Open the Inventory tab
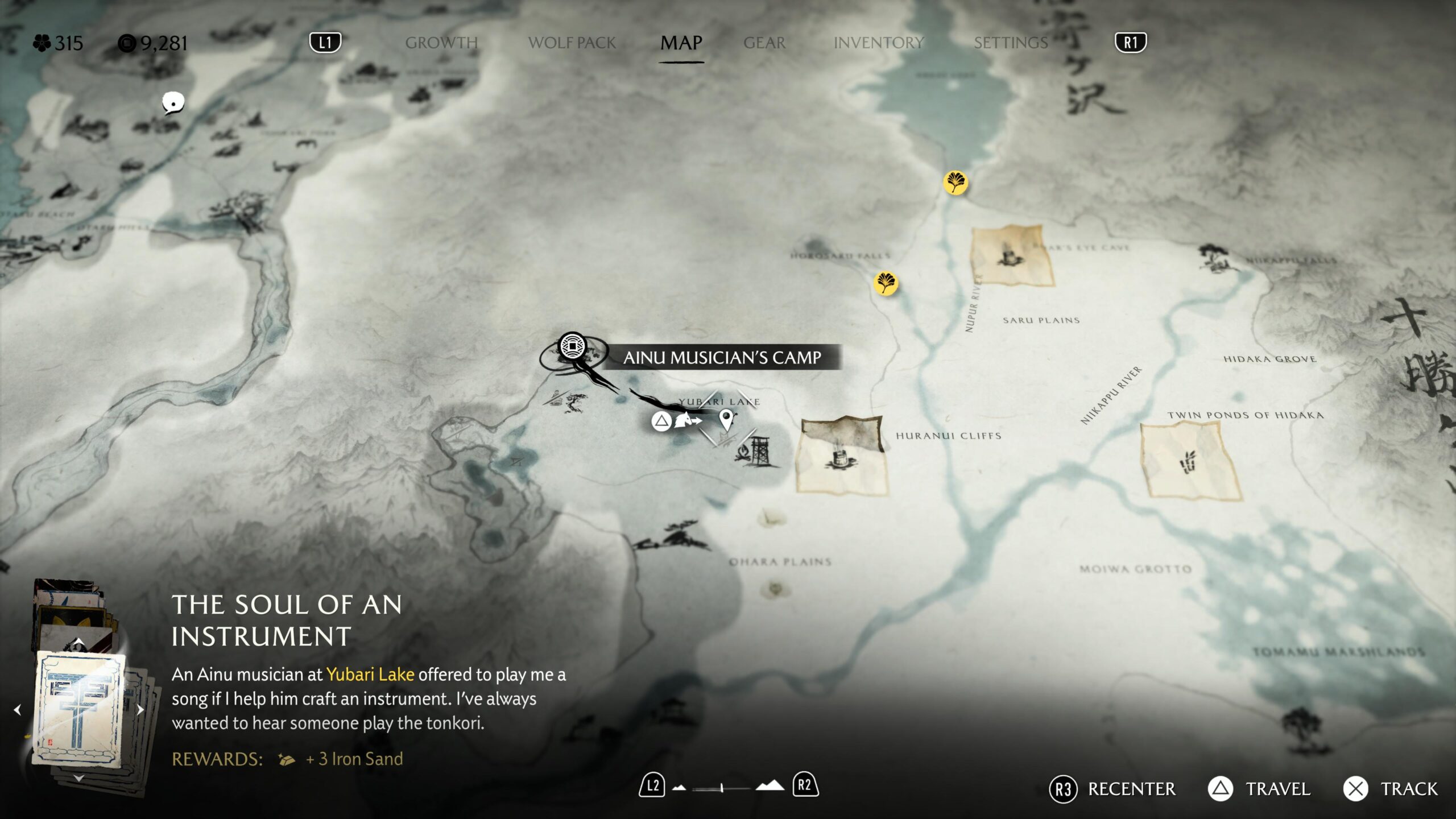1456x819 pixels. coord(878,43)
